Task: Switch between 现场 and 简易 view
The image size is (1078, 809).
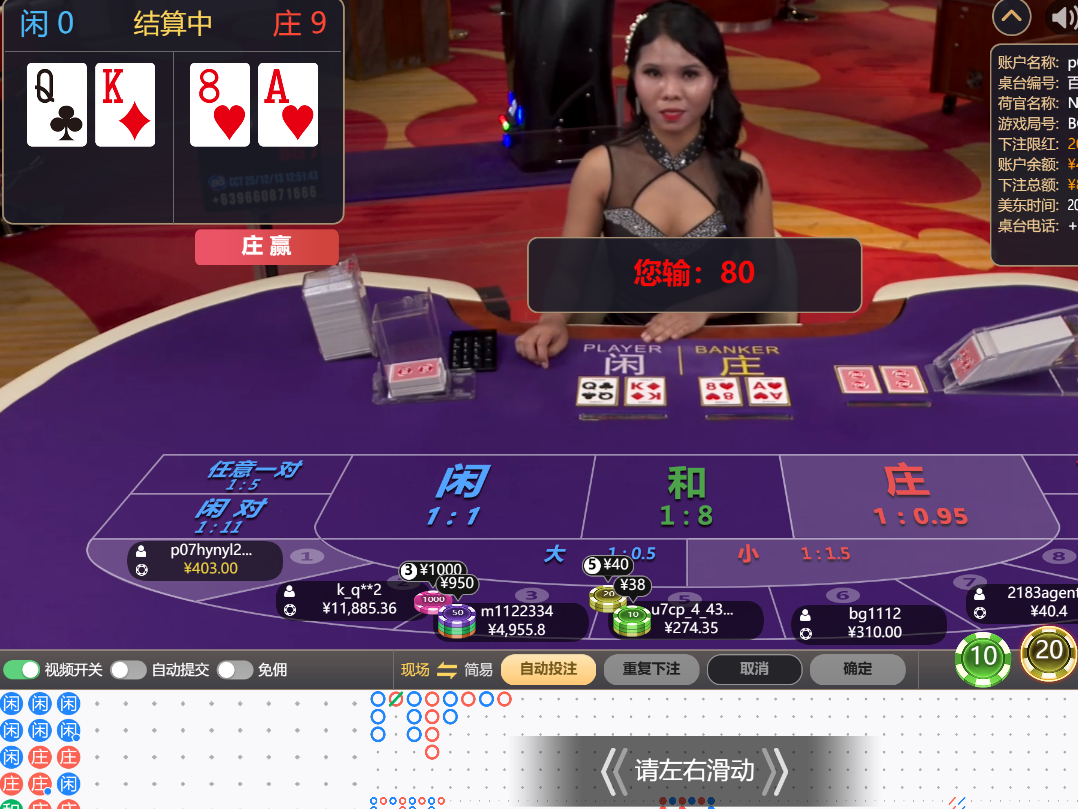Action: click(x=447, y=669)
